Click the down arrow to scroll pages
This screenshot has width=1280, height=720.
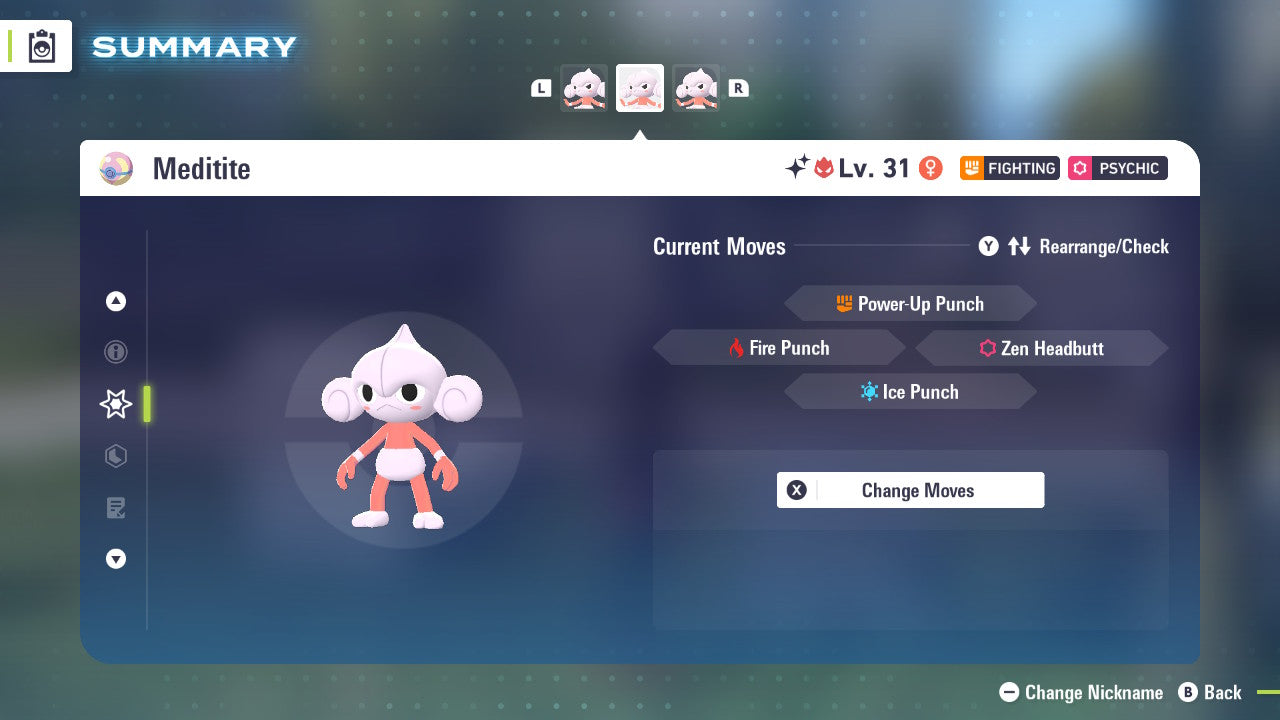(116, 559)
